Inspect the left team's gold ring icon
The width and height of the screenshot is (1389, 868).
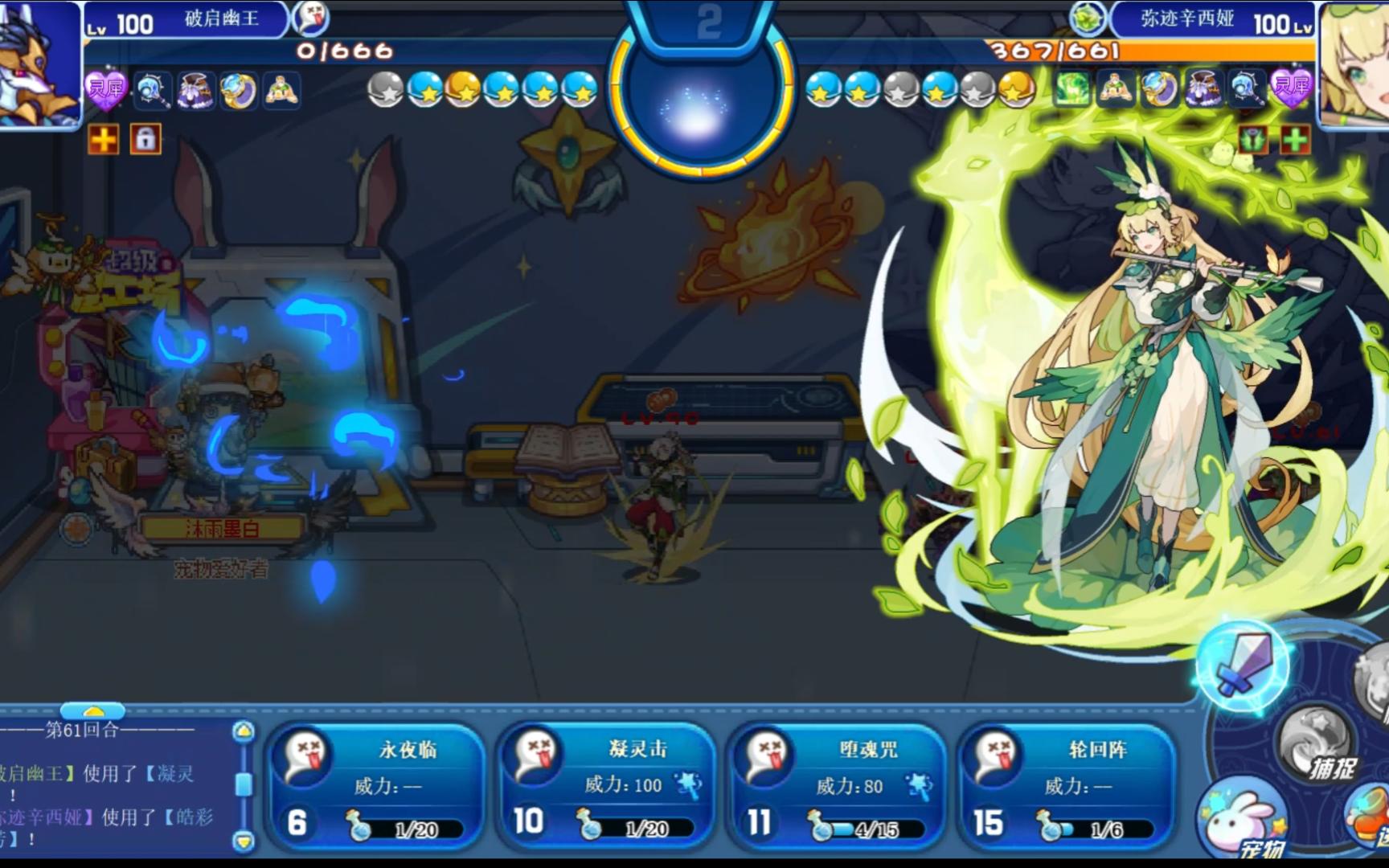pos(238,90)
